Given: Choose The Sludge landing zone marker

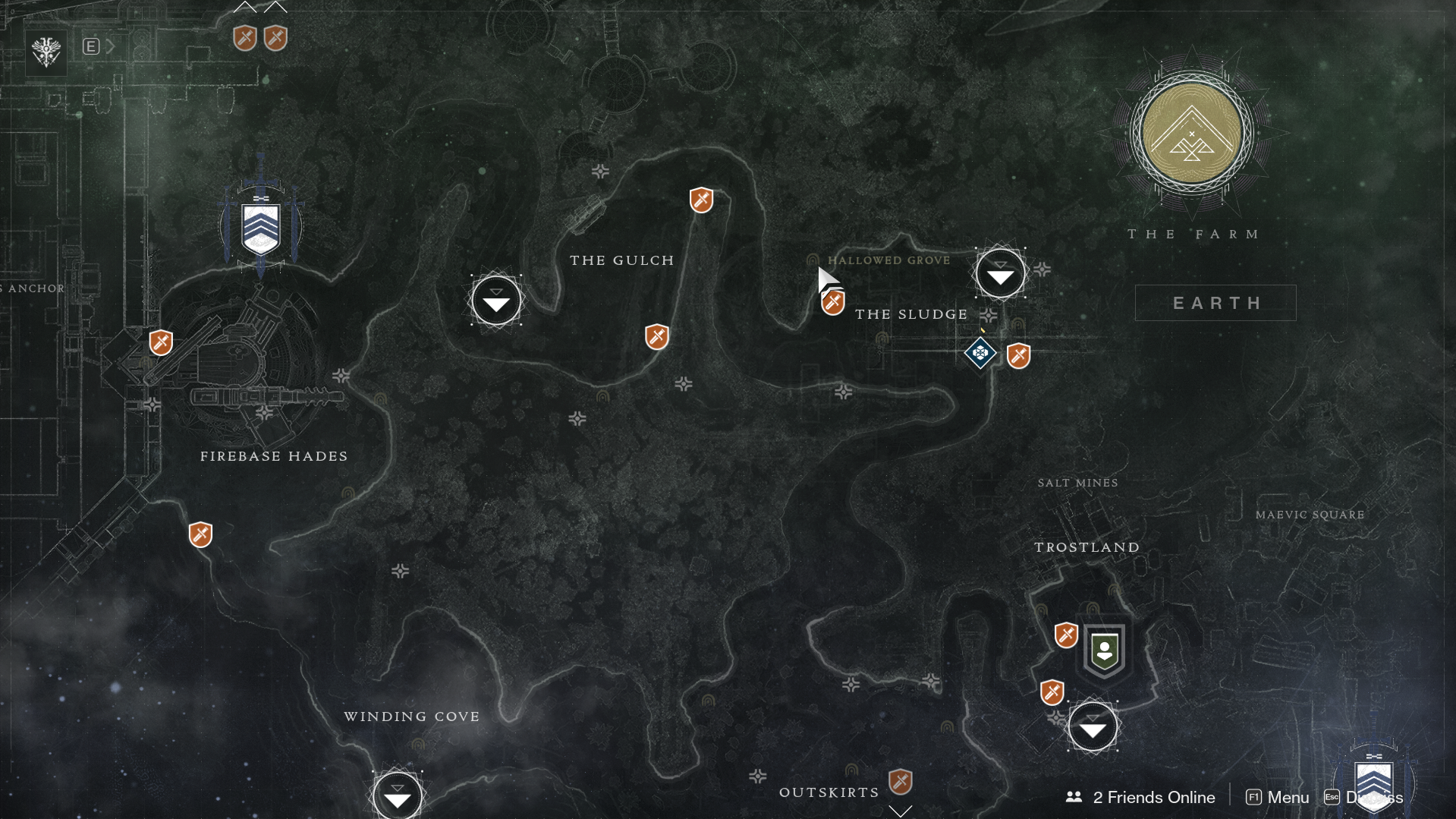Looking at the screenshot, I should click(x=1000, y=273).
